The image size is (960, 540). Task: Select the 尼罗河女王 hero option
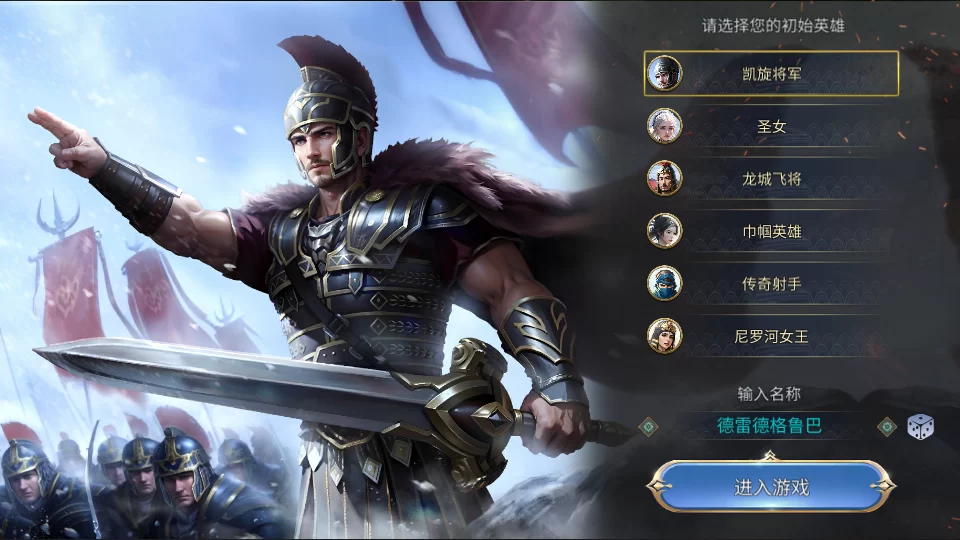(x=771, y=336)
